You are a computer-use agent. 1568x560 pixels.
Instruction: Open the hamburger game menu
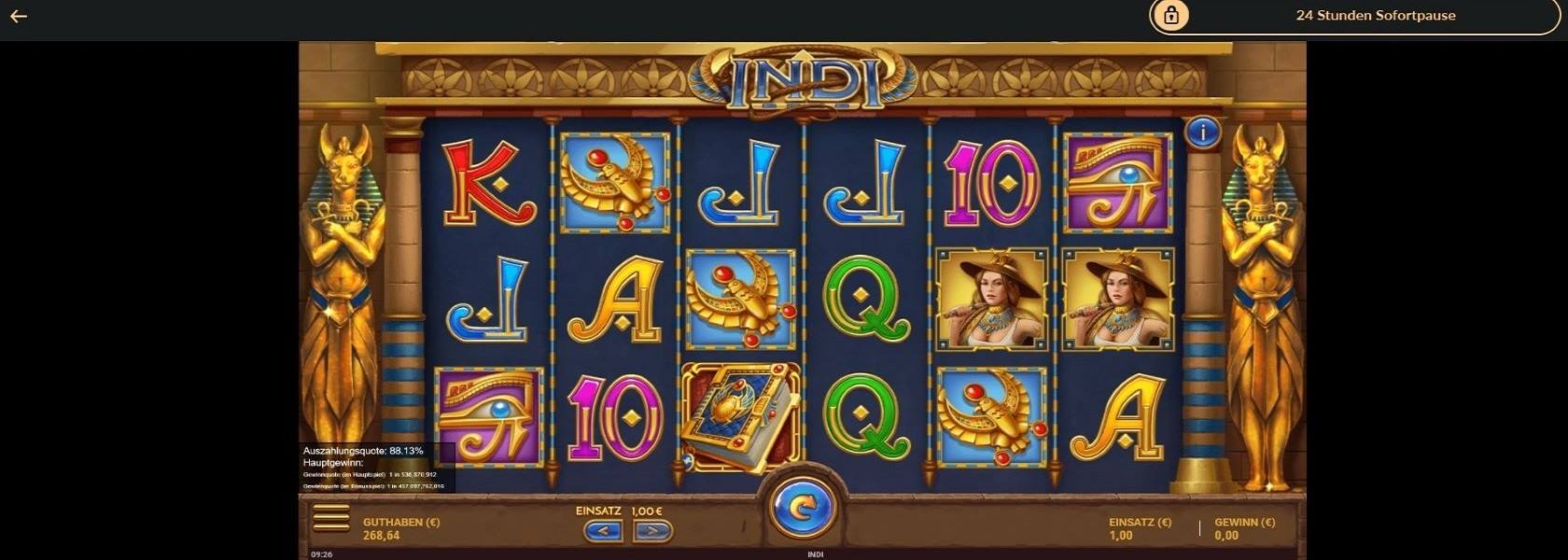331,518
